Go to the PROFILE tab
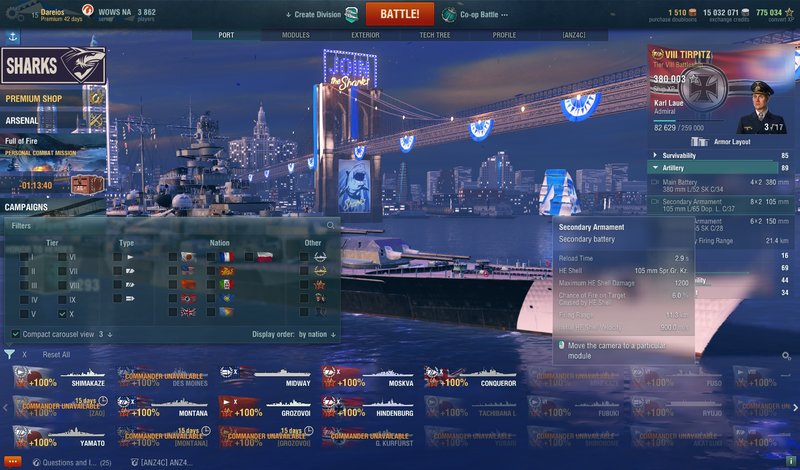Image resolution: width=800 pixels, height=470 pixels. [504, 35]
